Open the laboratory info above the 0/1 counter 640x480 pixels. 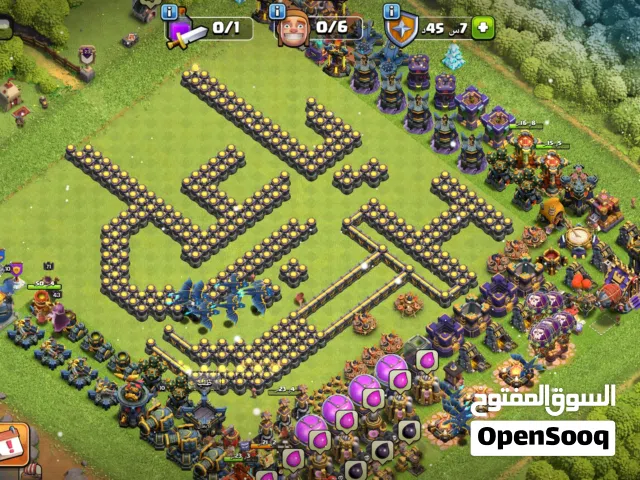click(170, 12)
